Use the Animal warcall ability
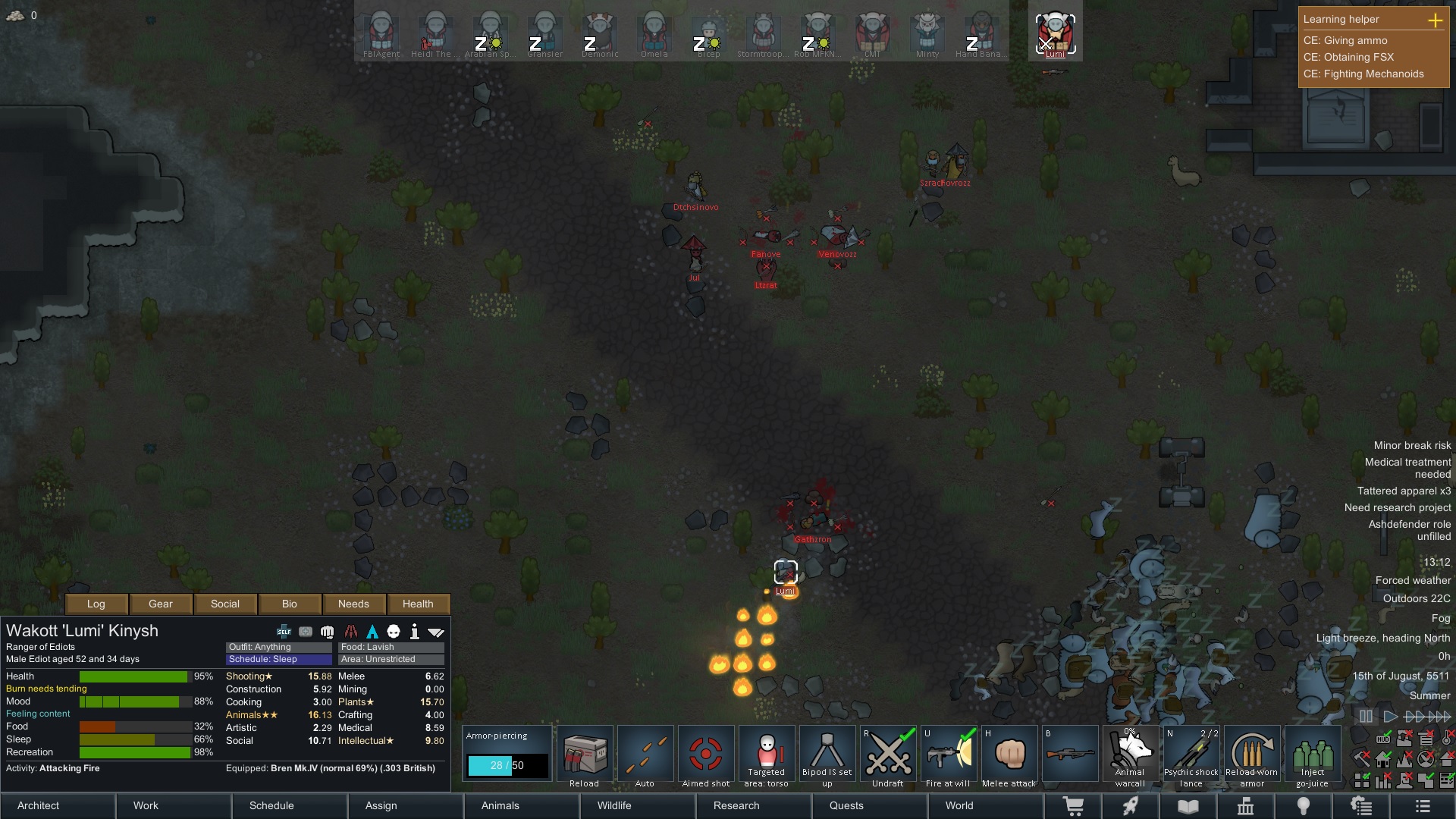 (1131, 753)
